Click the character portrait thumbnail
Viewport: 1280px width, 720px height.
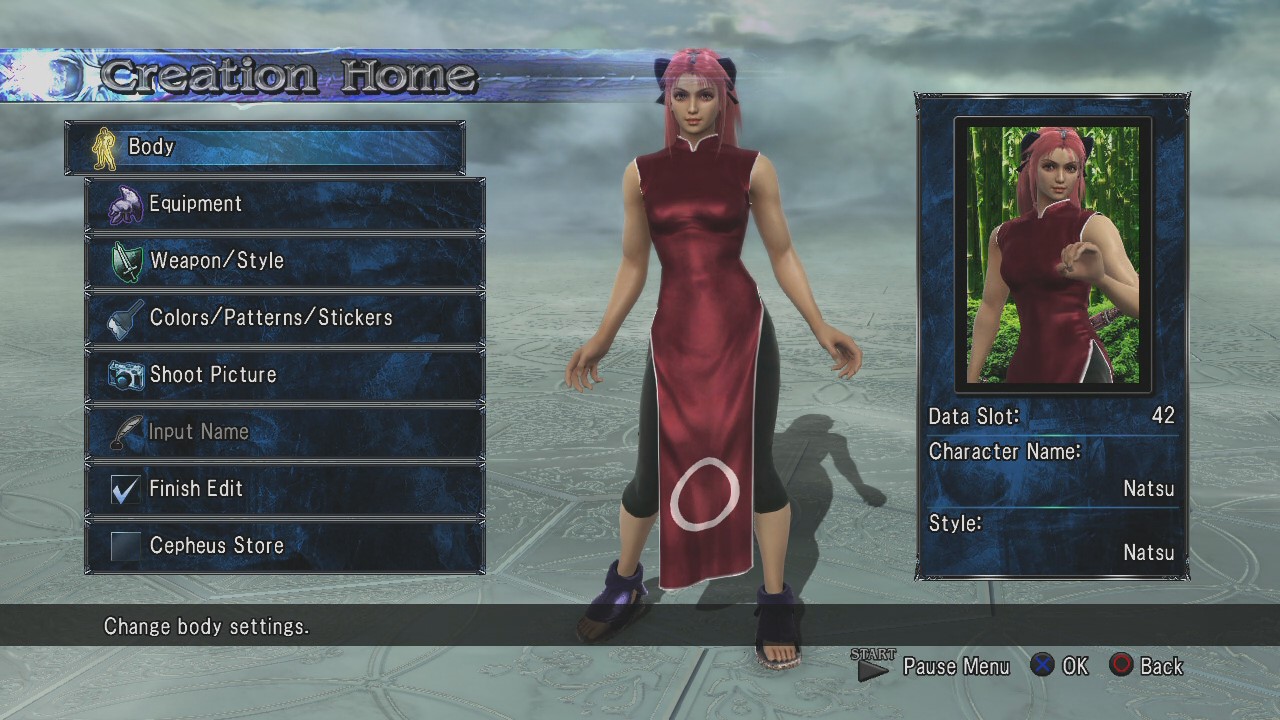tap(1053, 254)
